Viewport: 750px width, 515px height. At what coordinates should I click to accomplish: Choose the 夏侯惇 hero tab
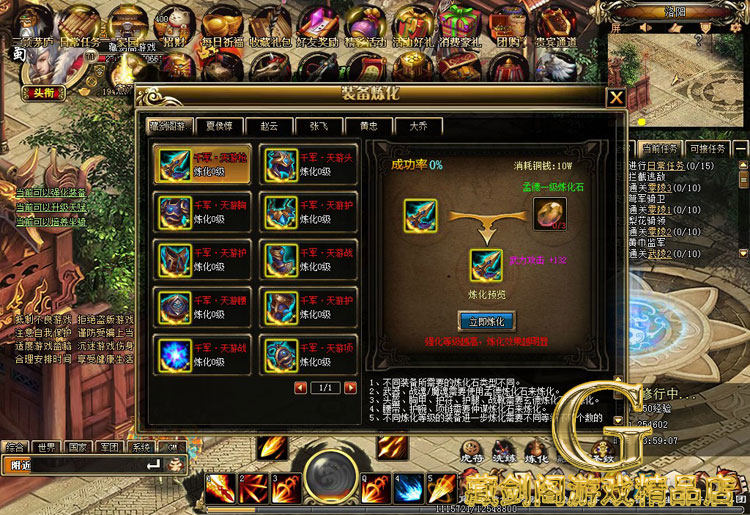click(219, 126)
